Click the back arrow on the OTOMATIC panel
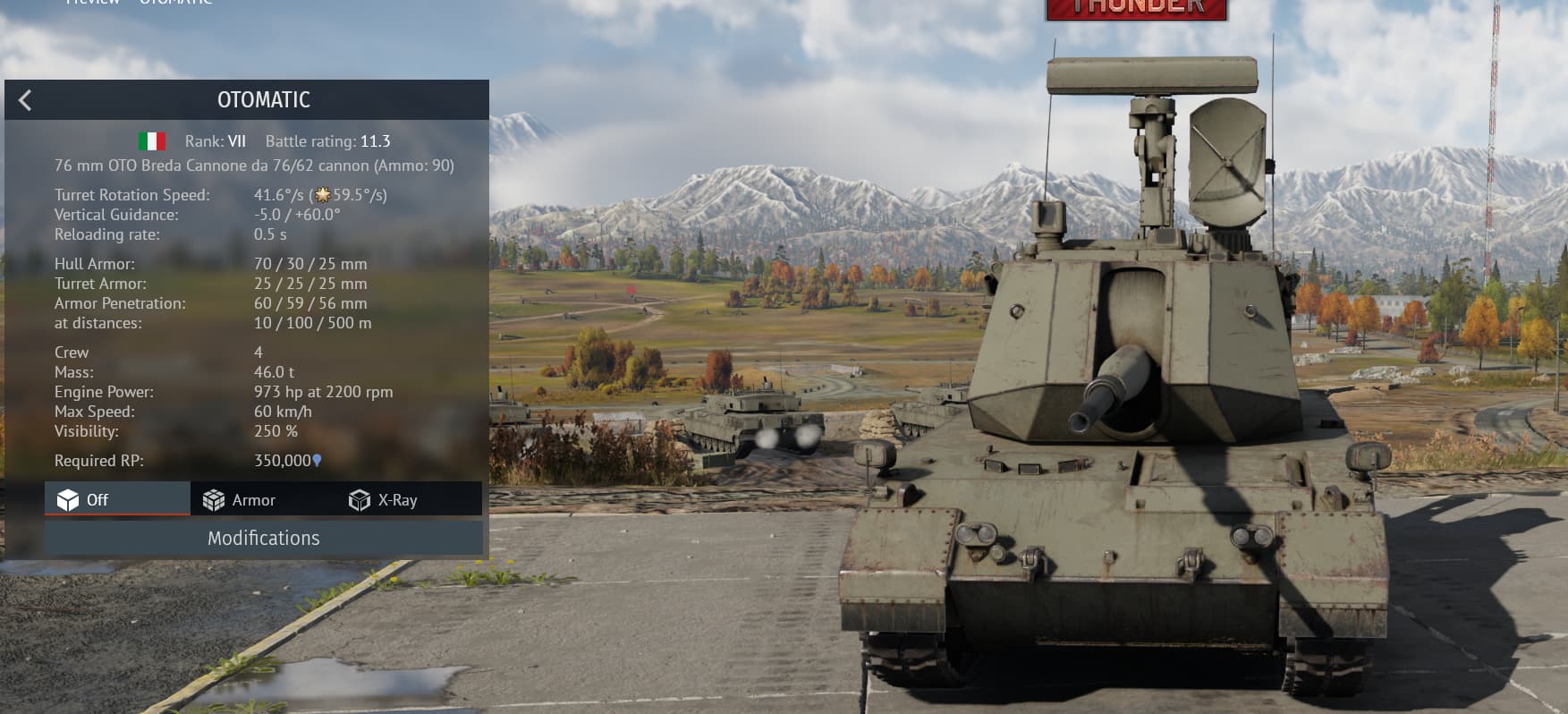 click(x=26, y=99)
